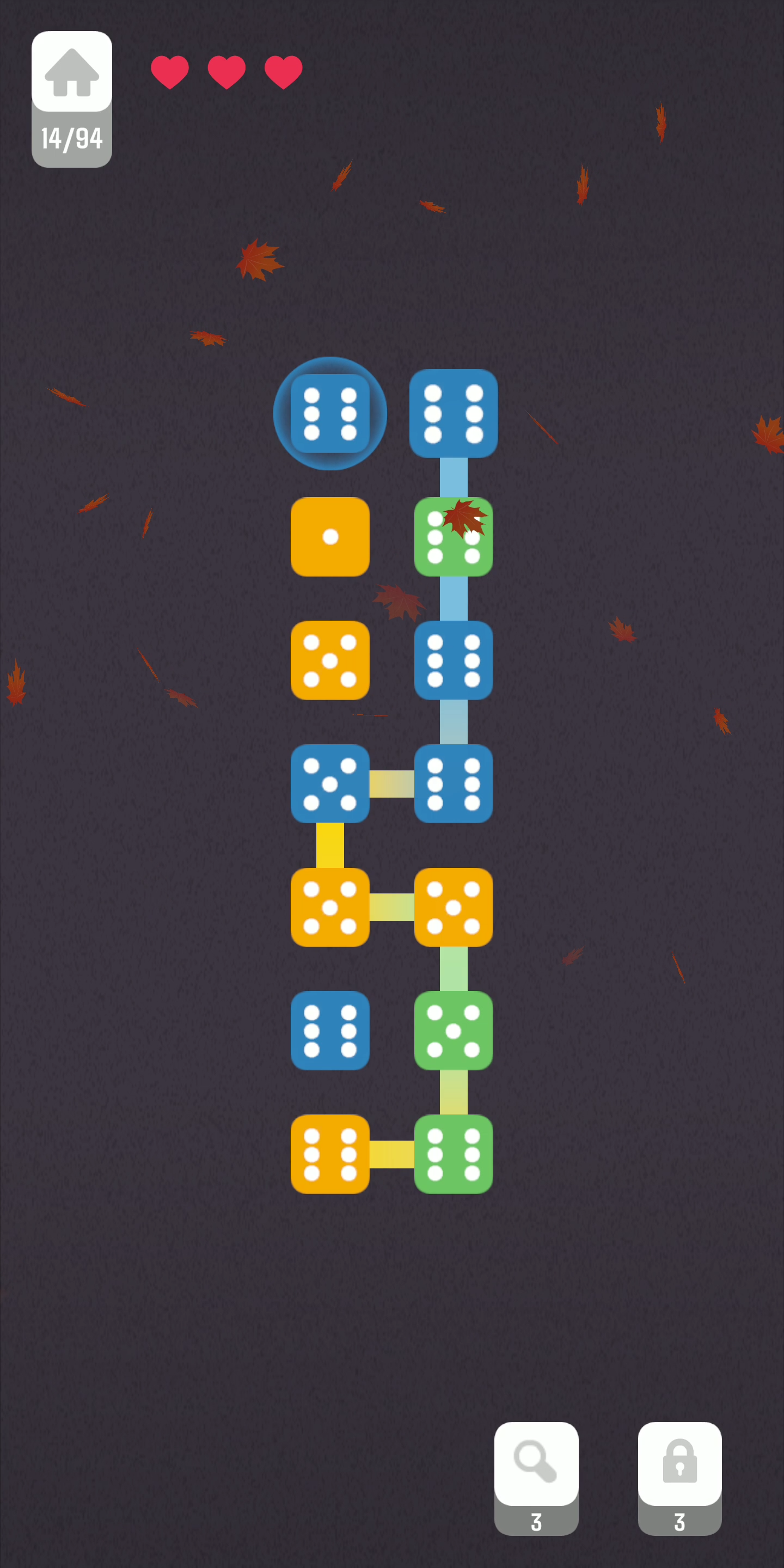Tap the hint counter showing 3
This screenshot has height=1568, width=784.
(x=536, y=1522)
